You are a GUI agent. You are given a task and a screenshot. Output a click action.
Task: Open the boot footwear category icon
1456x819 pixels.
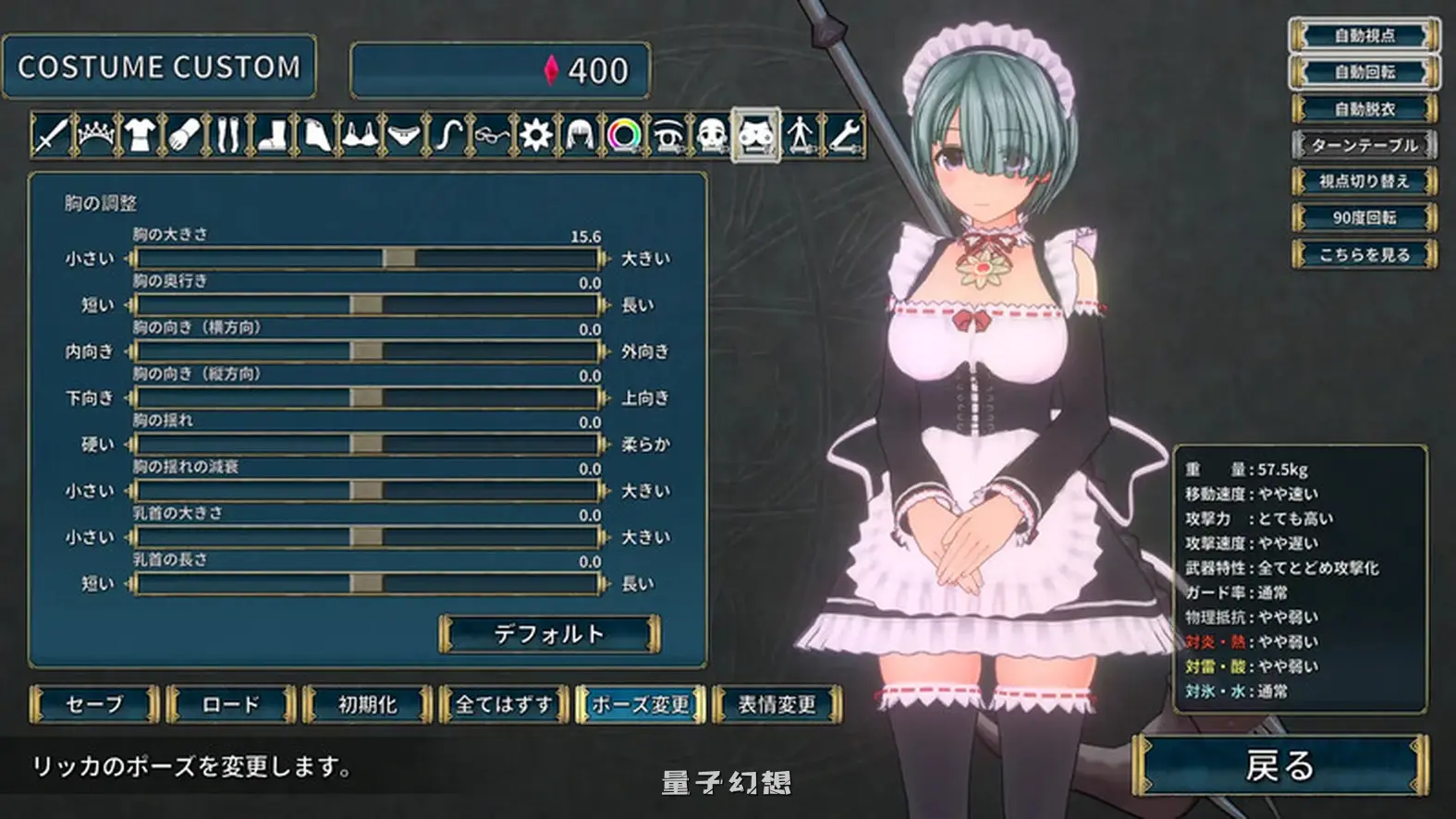point(272,139)
